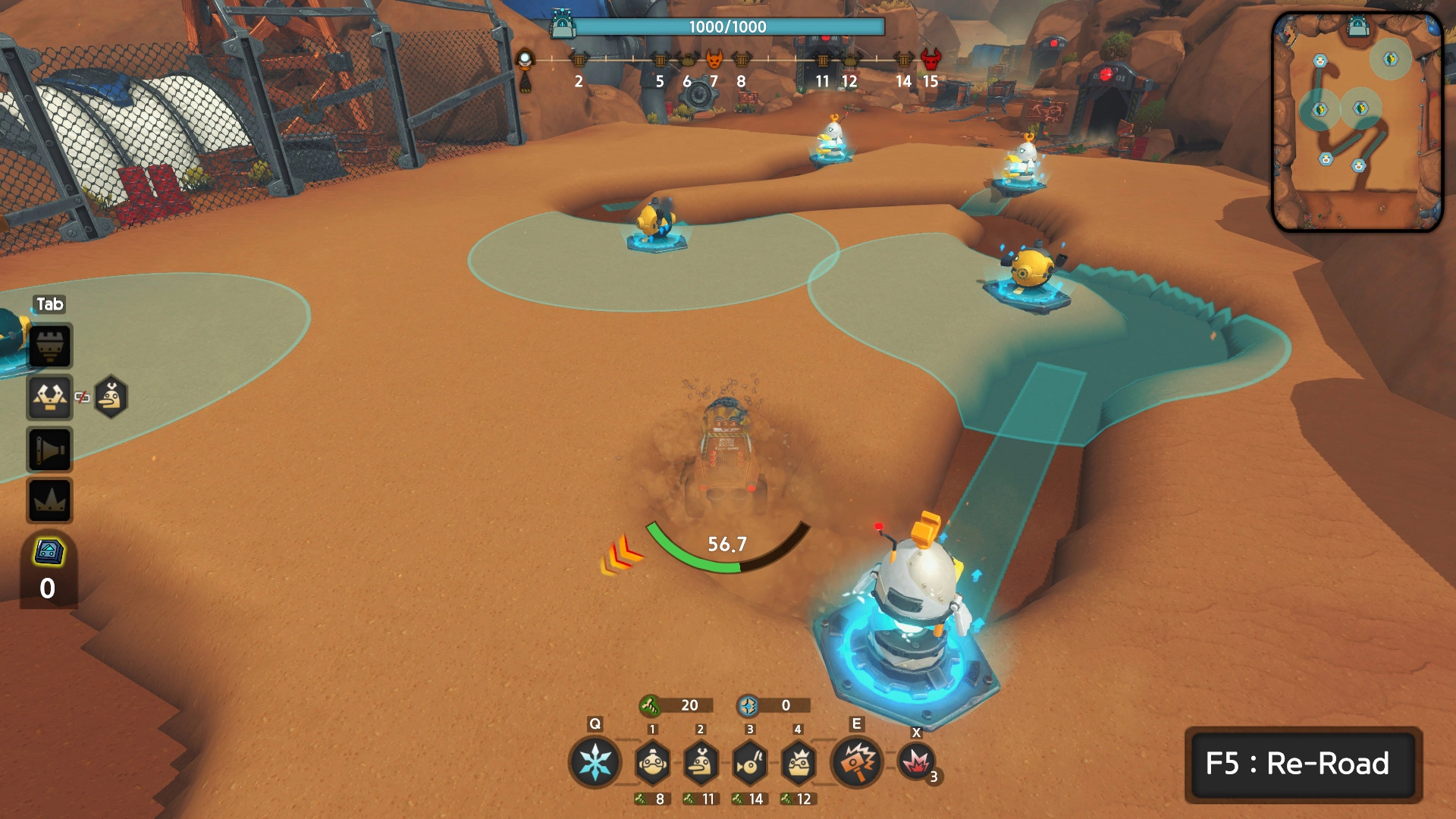Viewport: 1456px width, 819px height.
Task: Select the claw grabber side-panel icon
Action: pyautogui.click(x=50, y=397)
